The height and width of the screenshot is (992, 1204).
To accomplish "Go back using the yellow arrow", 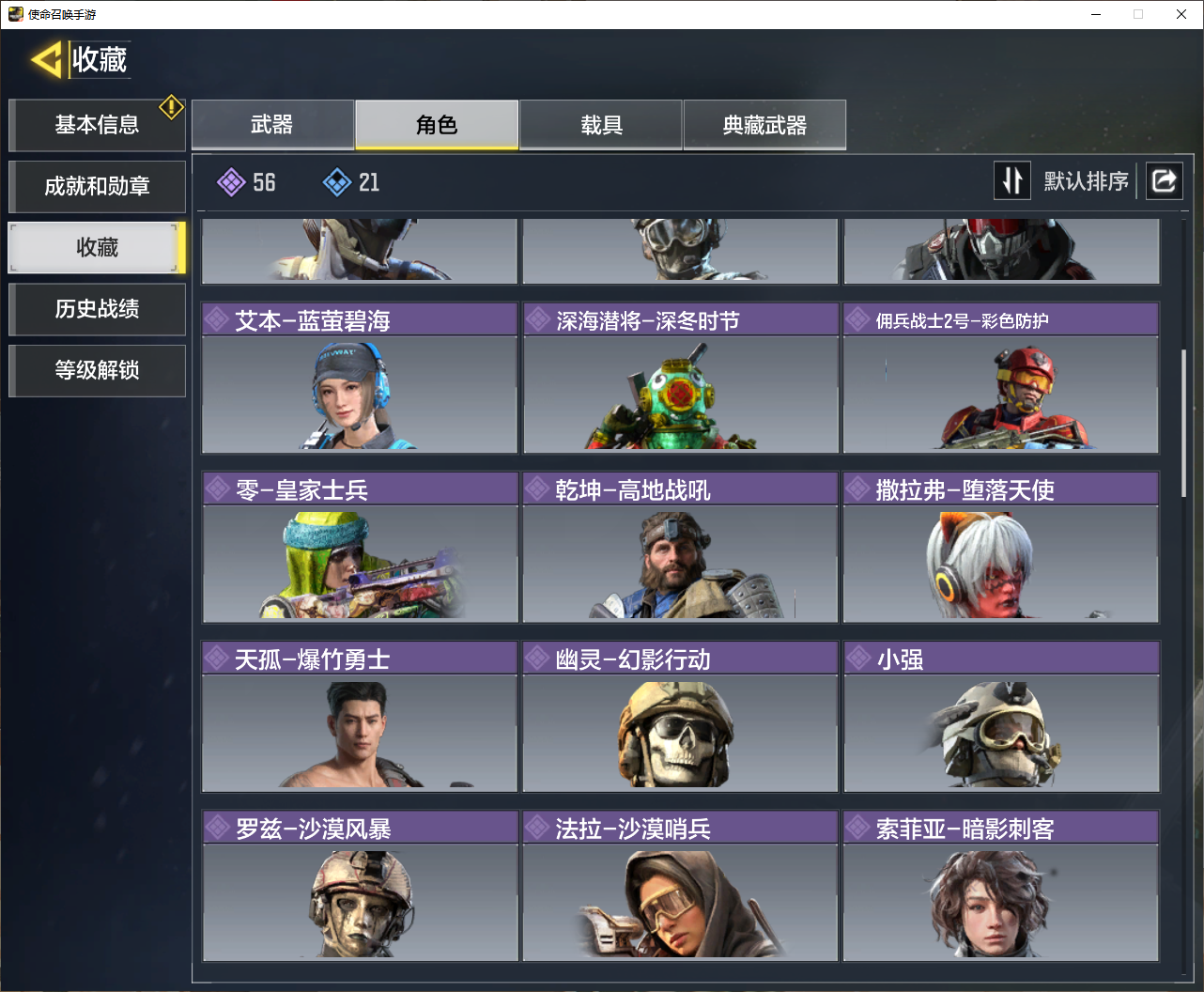I will click(x=47, y=60).
